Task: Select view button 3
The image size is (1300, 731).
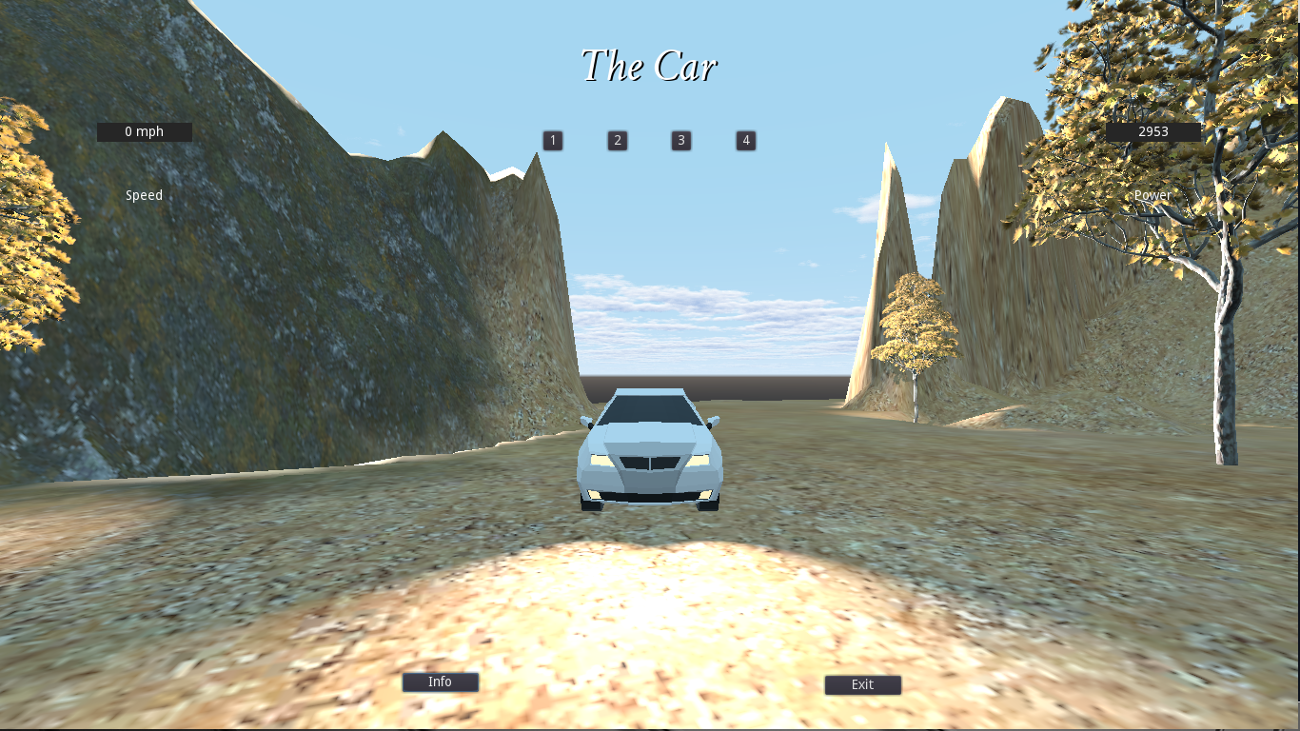Action: coord(680,140)
